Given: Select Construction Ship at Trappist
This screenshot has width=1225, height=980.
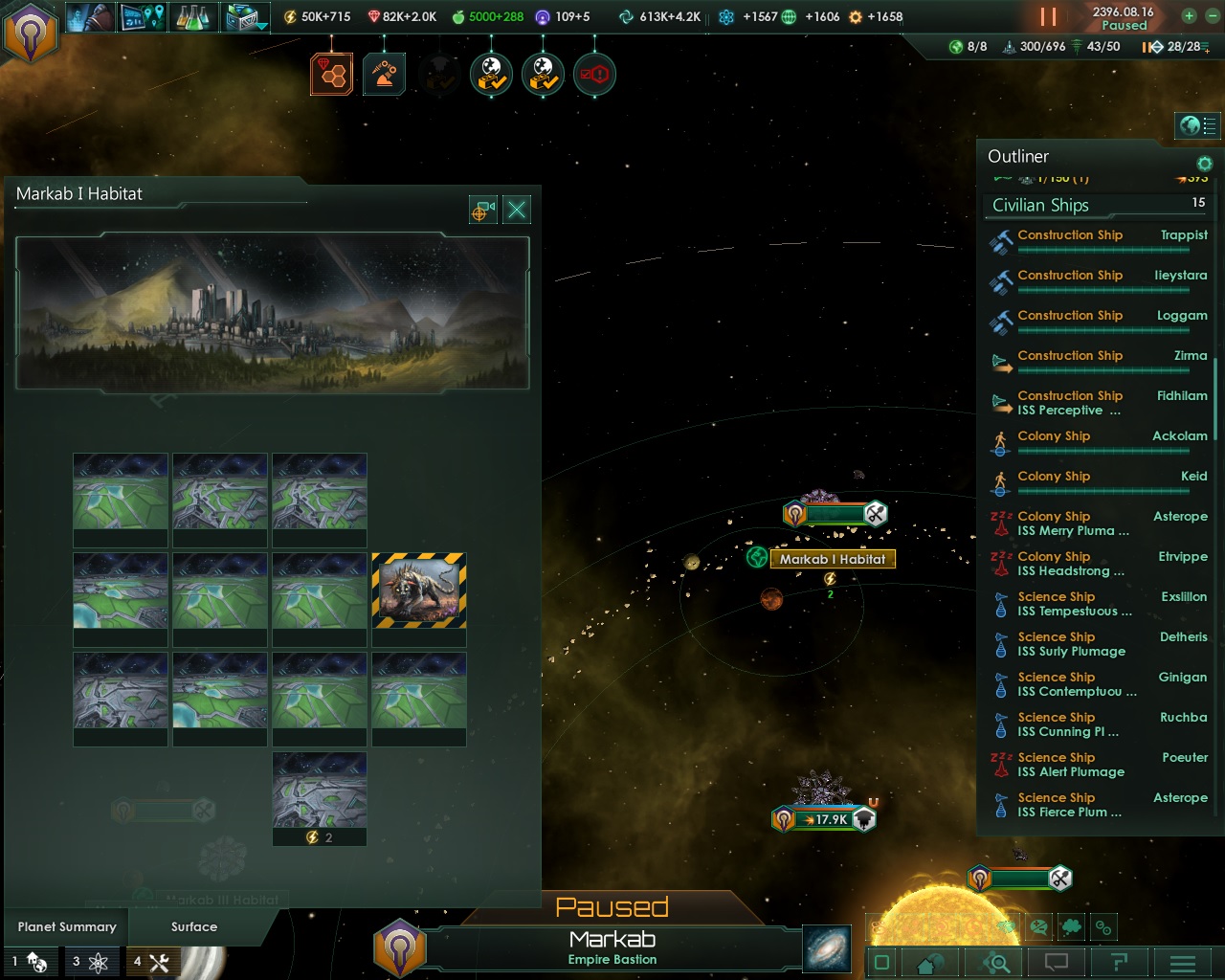Looking at the screenshot, I should [x=1099, y=239].
